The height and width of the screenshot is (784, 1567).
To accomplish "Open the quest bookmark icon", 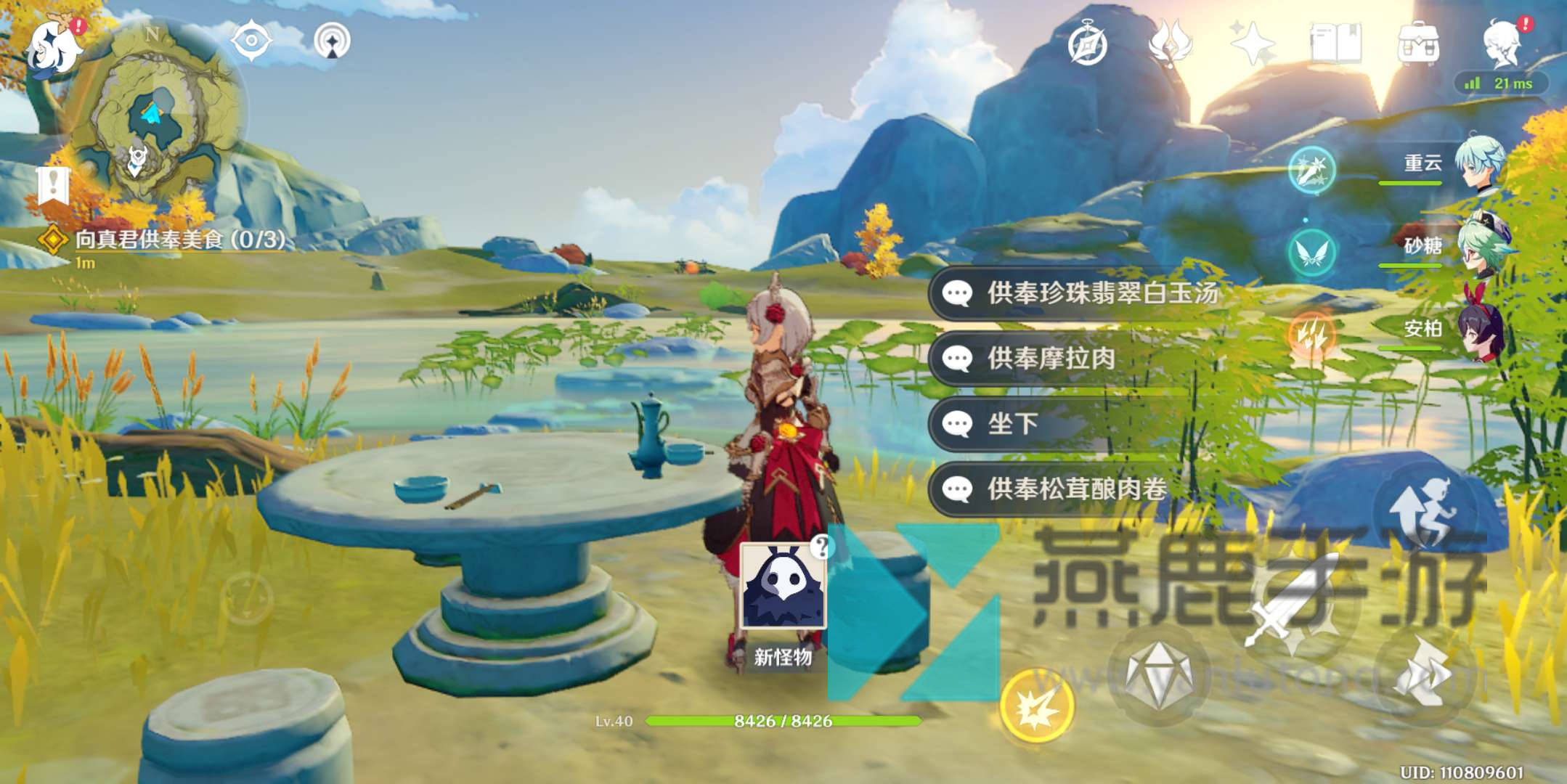I will click(53, 186).
